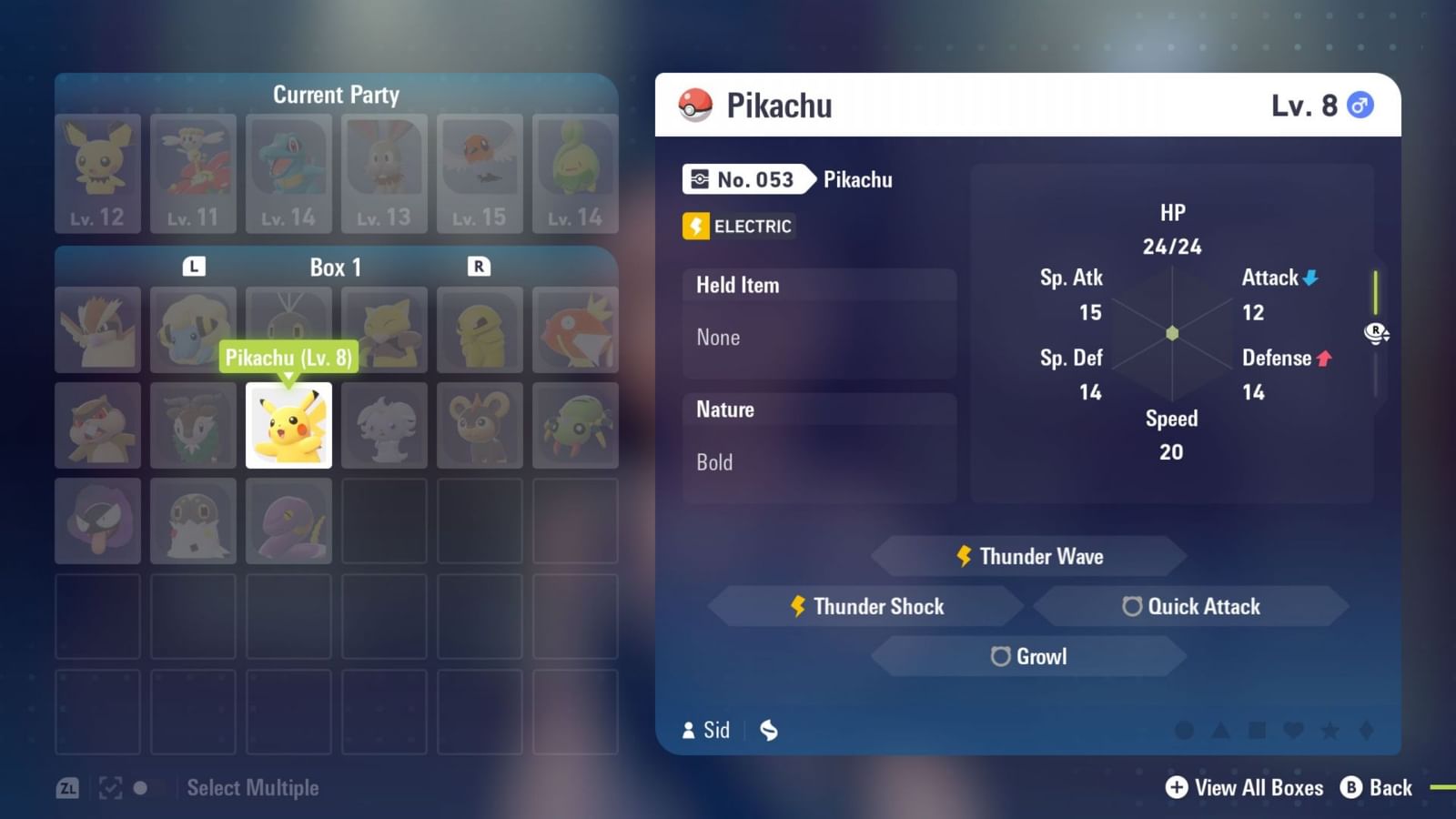Select the Current Party heading

point(337,95)
